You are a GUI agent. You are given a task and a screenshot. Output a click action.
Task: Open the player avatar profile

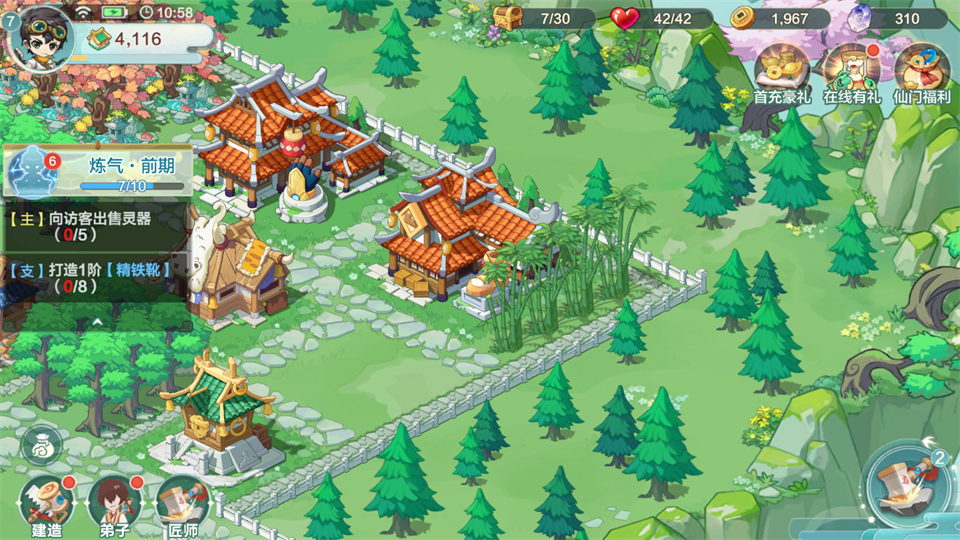coord(42,36)
